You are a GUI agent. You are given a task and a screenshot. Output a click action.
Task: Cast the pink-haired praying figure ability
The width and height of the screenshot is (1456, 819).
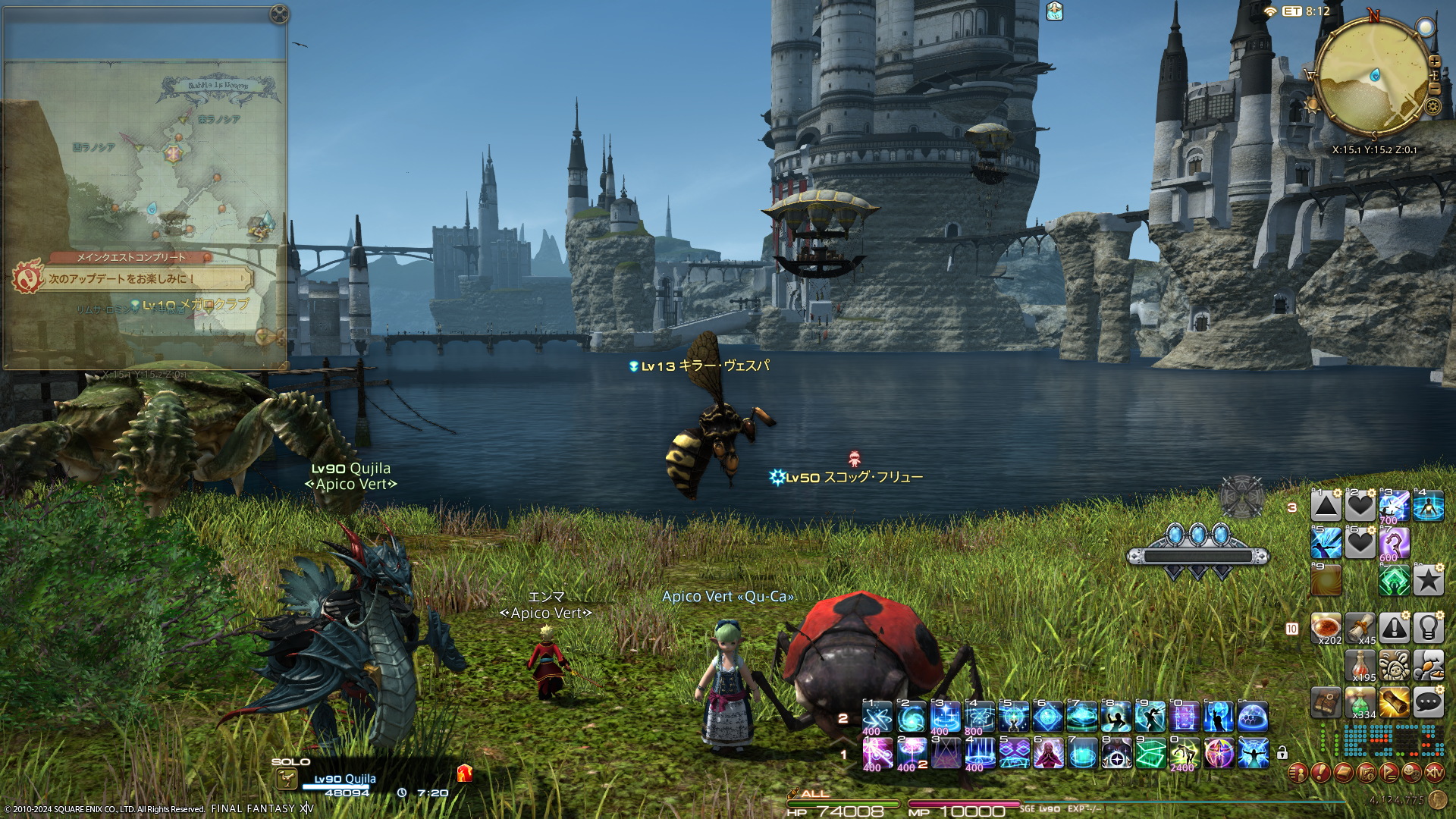click(1048, 754)
